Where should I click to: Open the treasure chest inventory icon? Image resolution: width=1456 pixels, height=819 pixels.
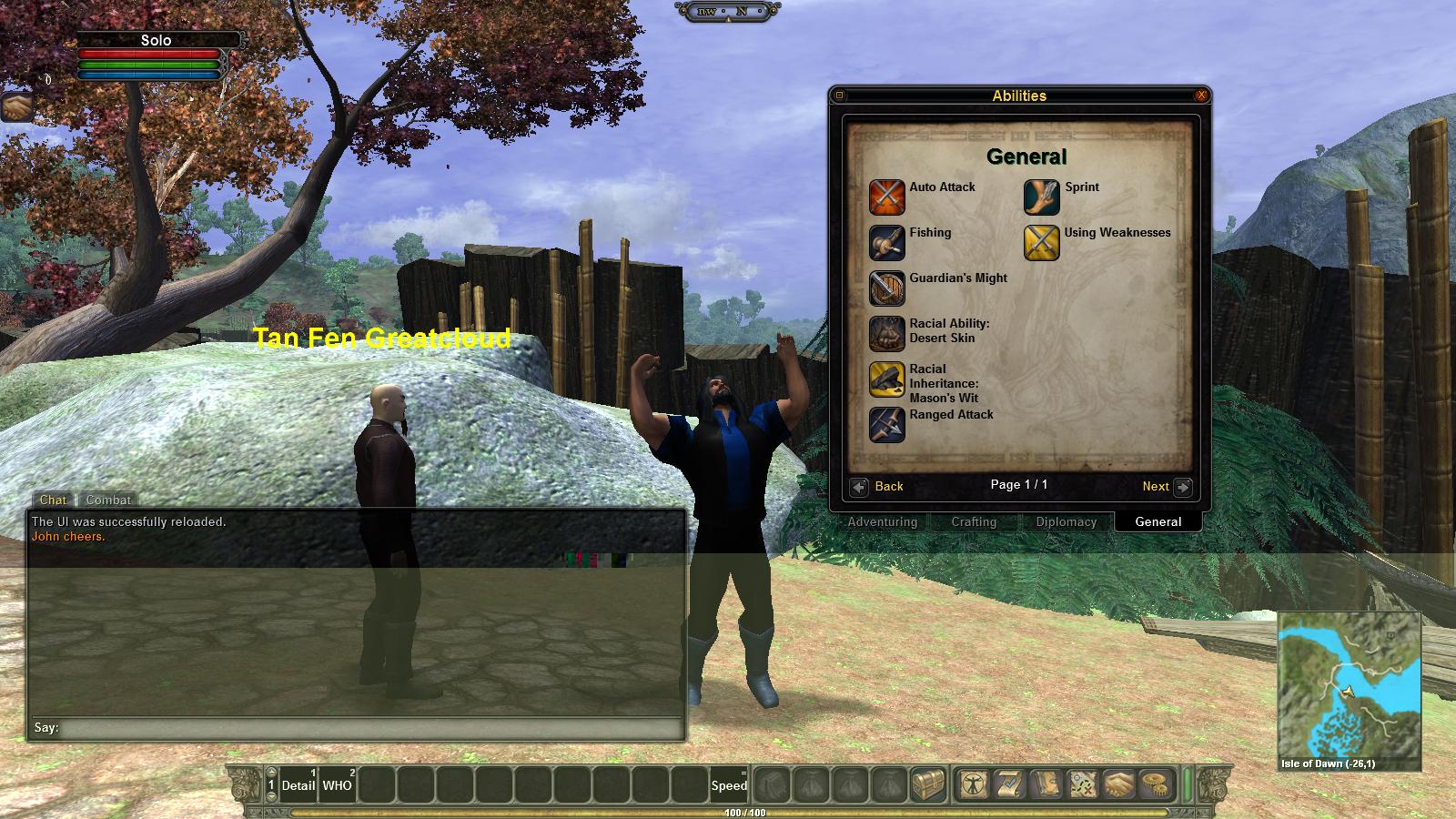pos(929,784)
